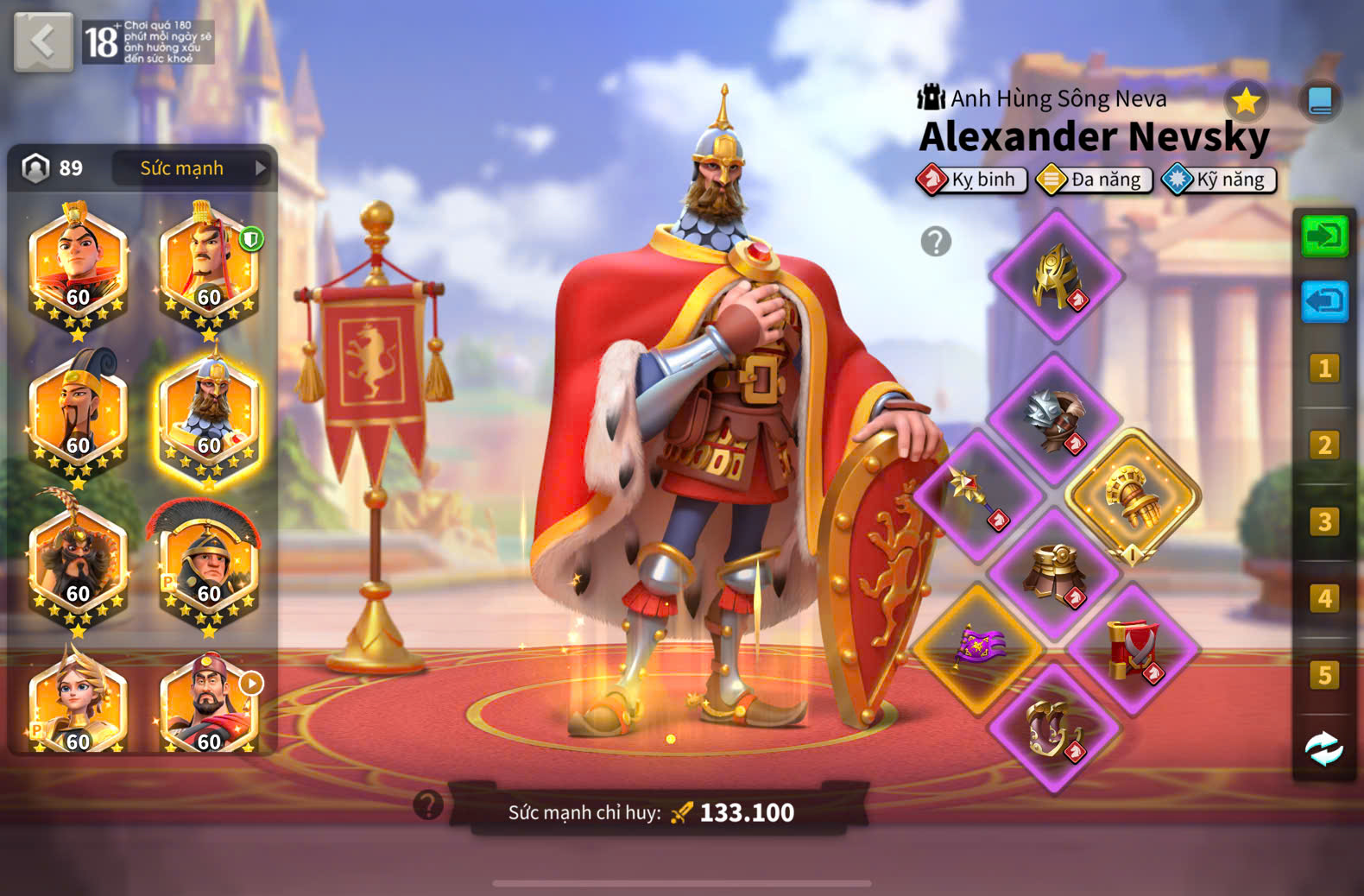1364x896 pixels.
Task: Switch to equipment preset 3
Action: coord(1324,522)
